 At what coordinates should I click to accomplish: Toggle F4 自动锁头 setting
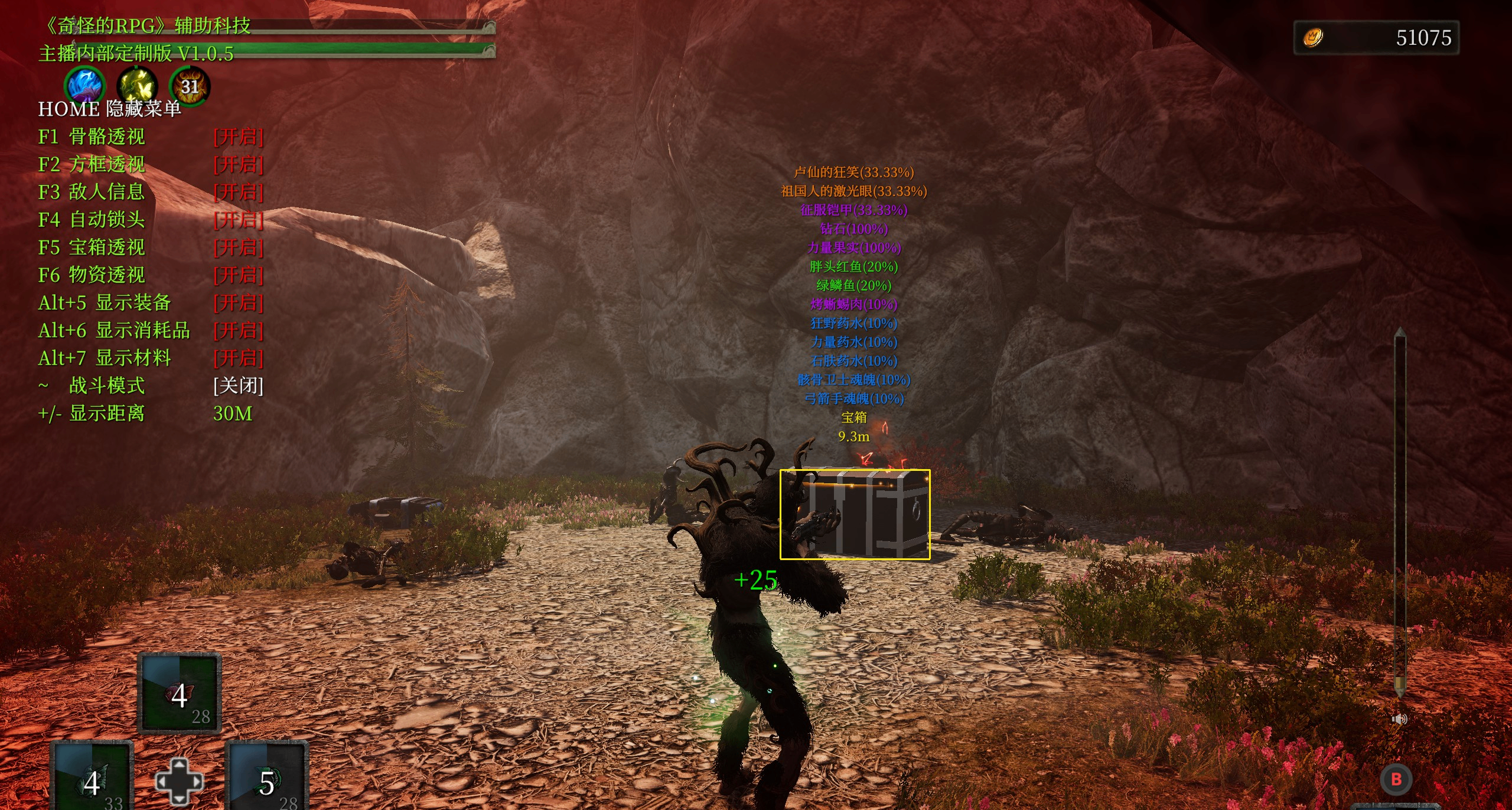(238, 220)
